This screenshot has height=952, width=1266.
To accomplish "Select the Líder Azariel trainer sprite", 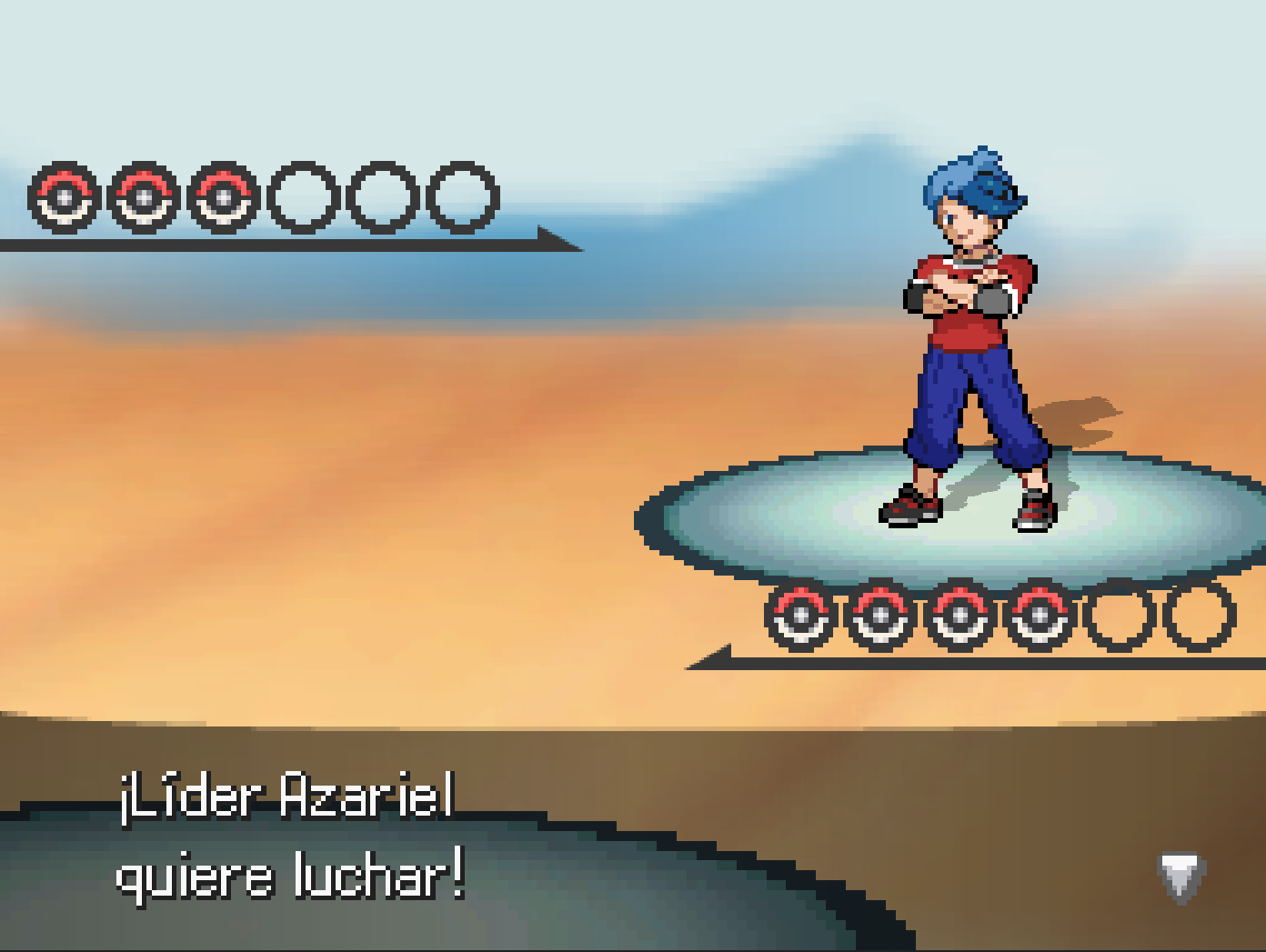I will (x=969, y=336).
